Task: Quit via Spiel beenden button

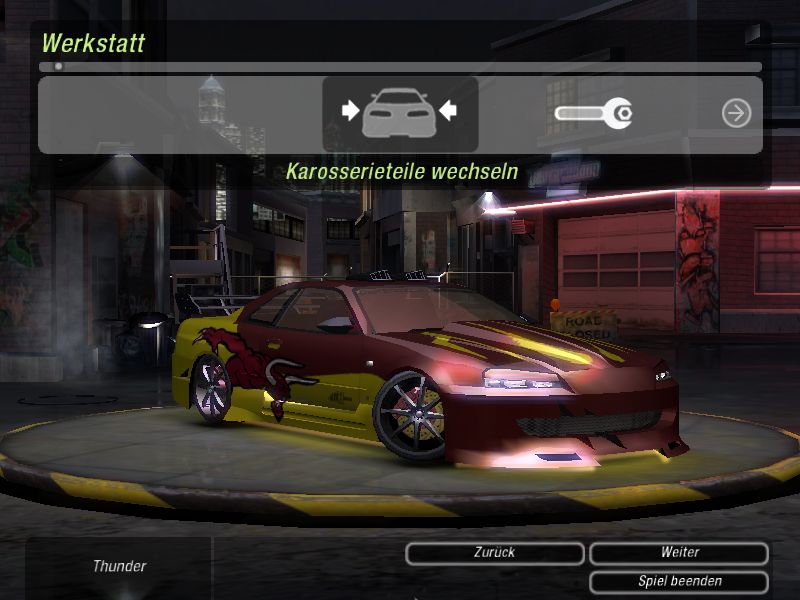Action: [679, 581]
